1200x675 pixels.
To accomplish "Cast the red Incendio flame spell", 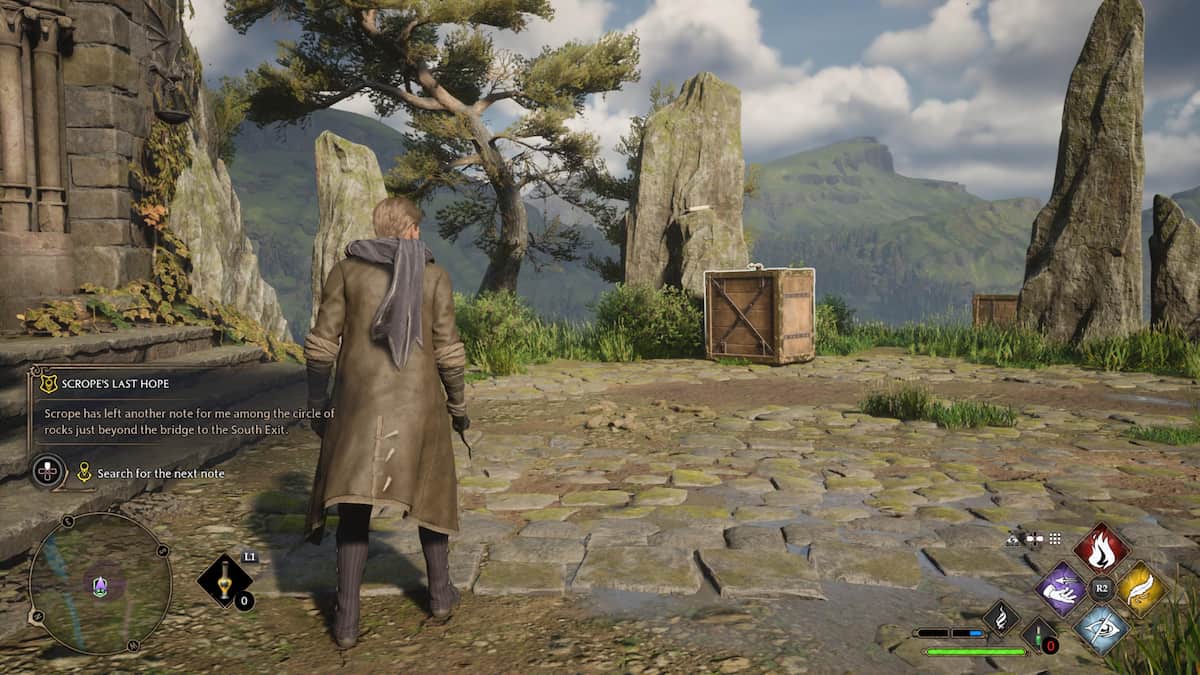I will (1102, 547).
